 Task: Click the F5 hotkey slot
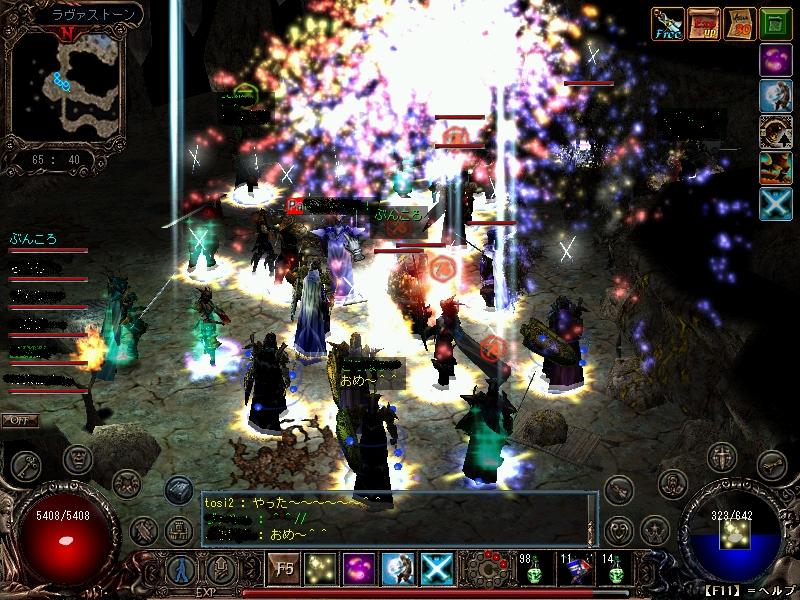pyautogui.click(x=282, y=569)
